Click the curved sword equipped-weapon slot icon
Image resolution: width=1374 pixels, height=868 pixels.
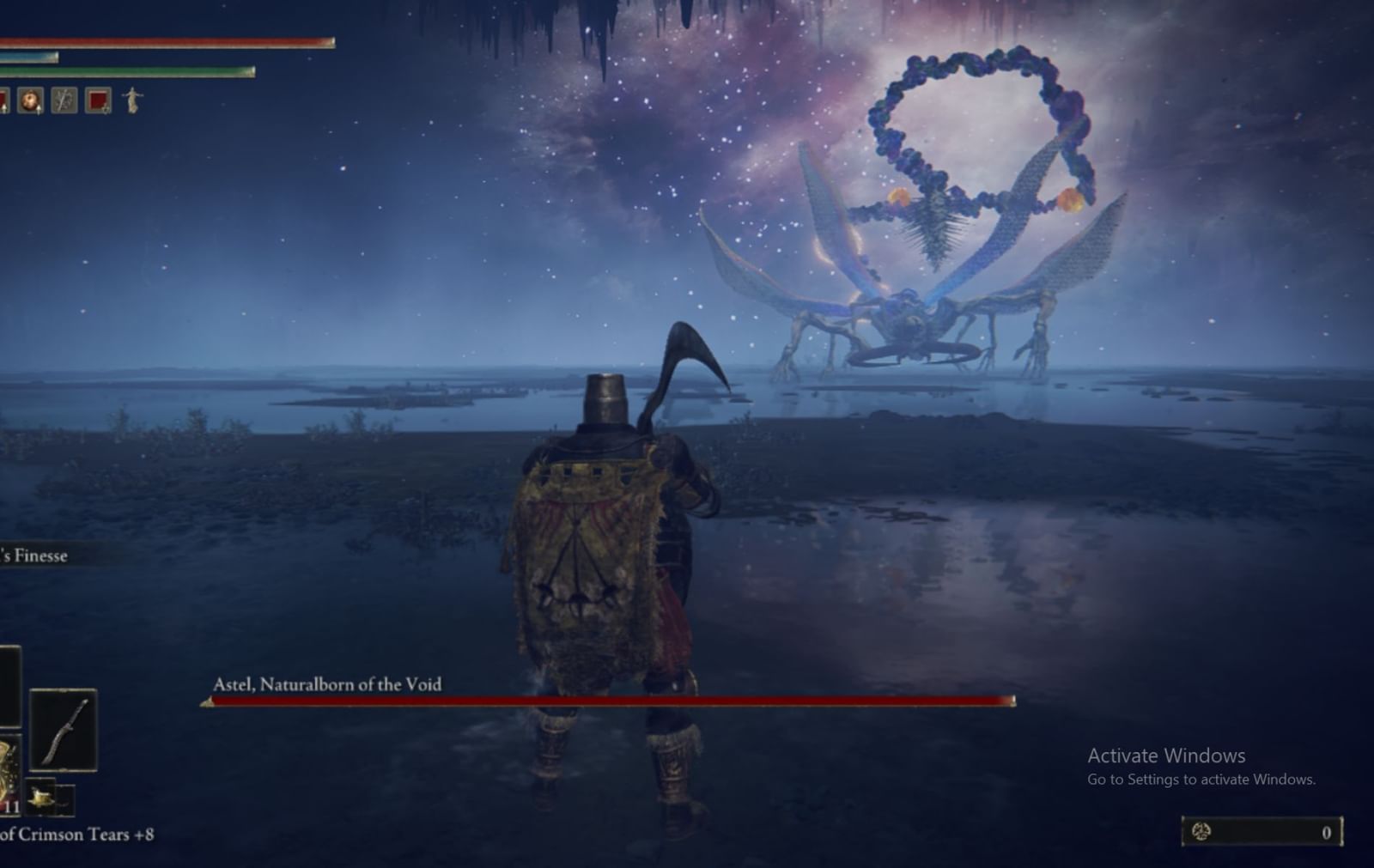(x=64, y=730)
